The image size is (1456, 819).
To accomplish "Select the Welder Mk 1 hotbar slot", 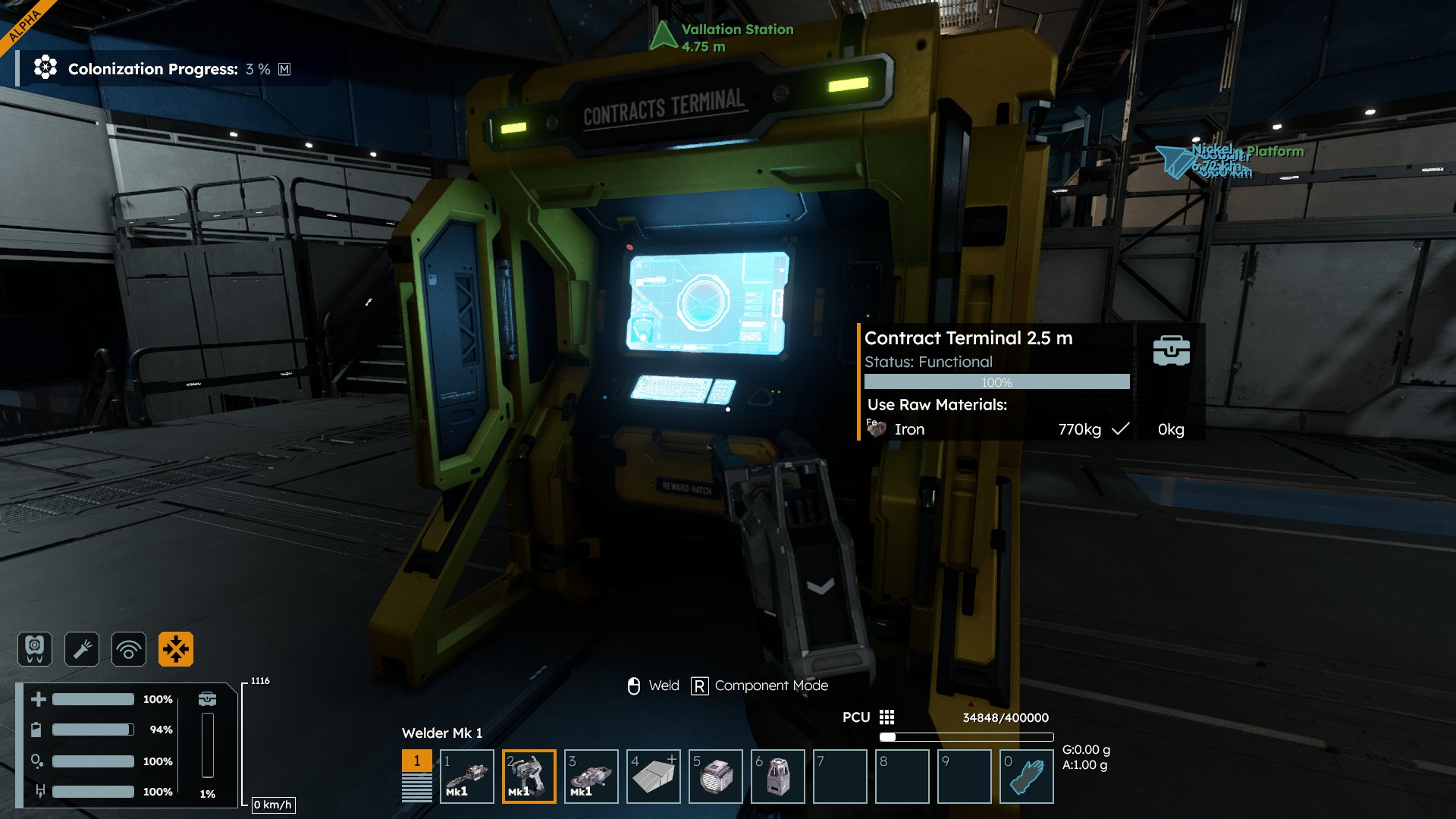I will tap(529, 776).
